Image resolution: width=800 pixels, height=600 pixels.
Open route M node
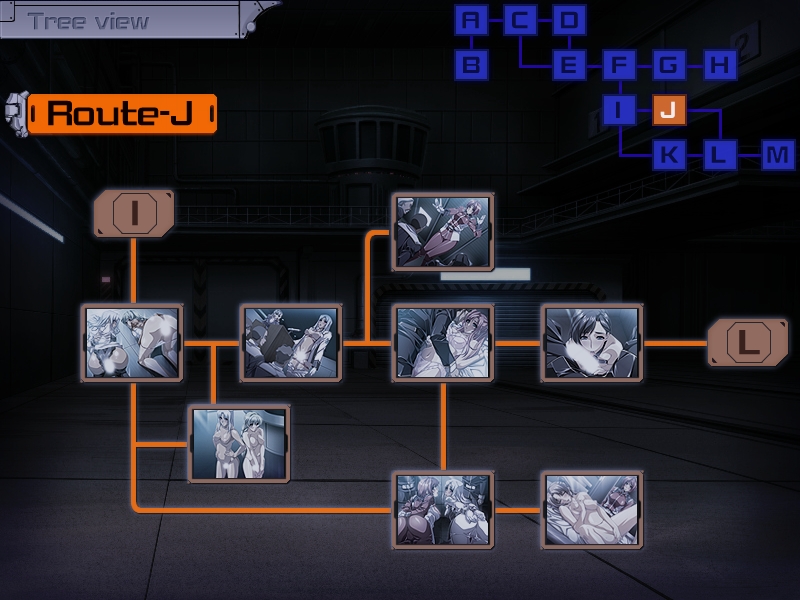point(777,155)
